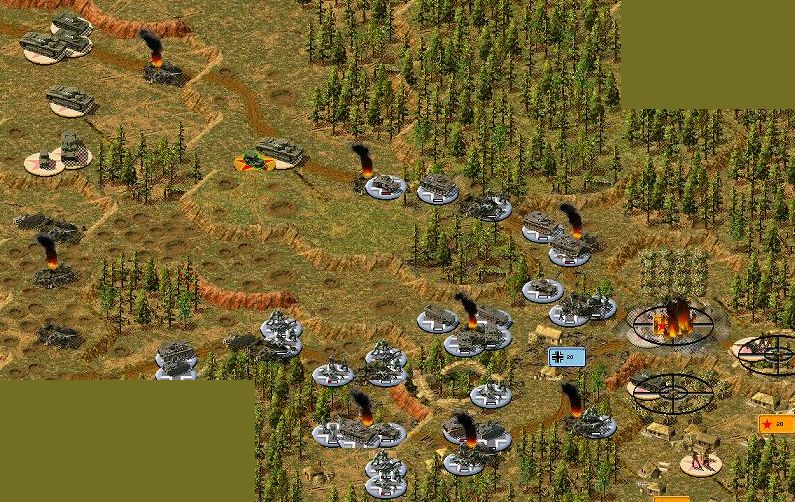Image resolution: width=795 pixels, height=502 pixels.
Task: Select the Soviet infantry unit on pink base
Action: point(700,462)
